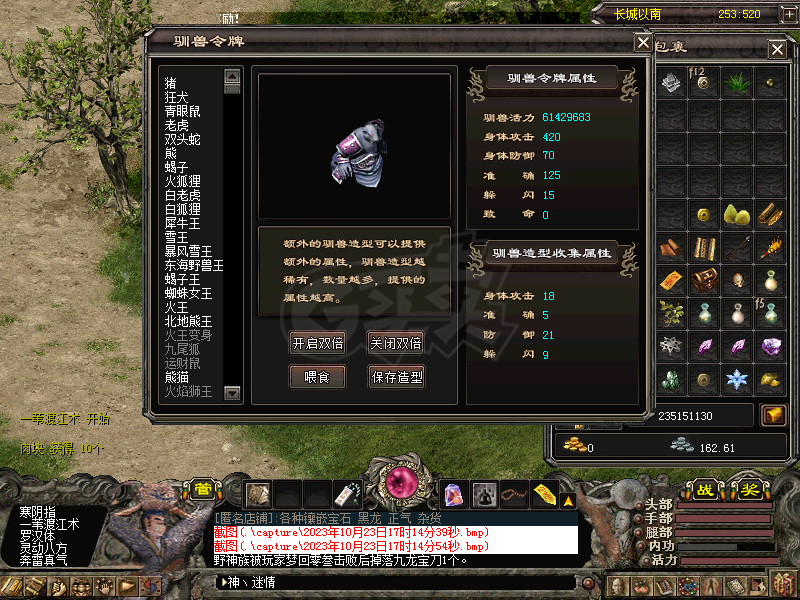
Task: Select the treasure chest in the inventory
Action: click(x=703, y=281)
